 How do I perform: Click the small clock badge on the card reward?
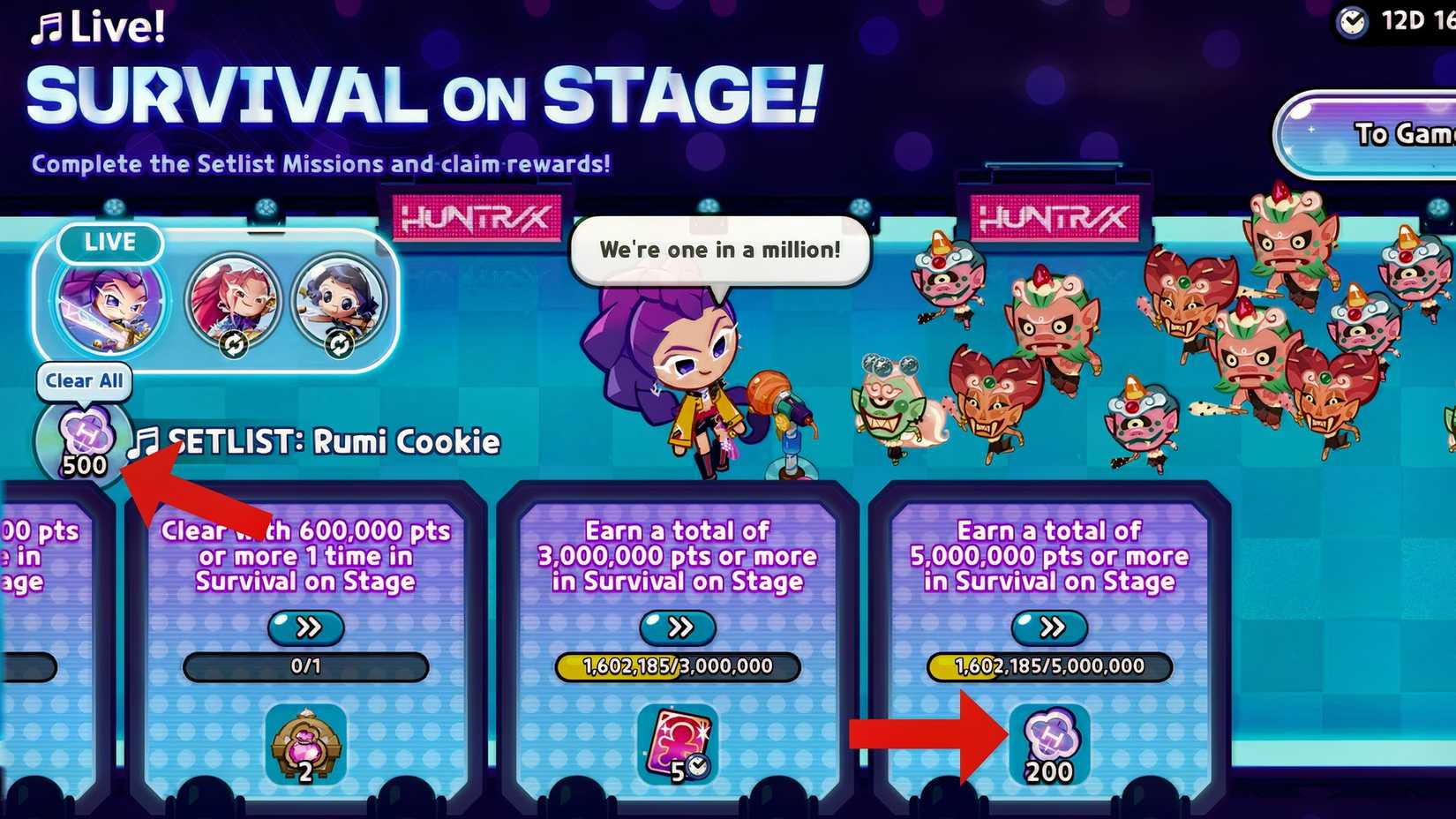coord(697,767)
